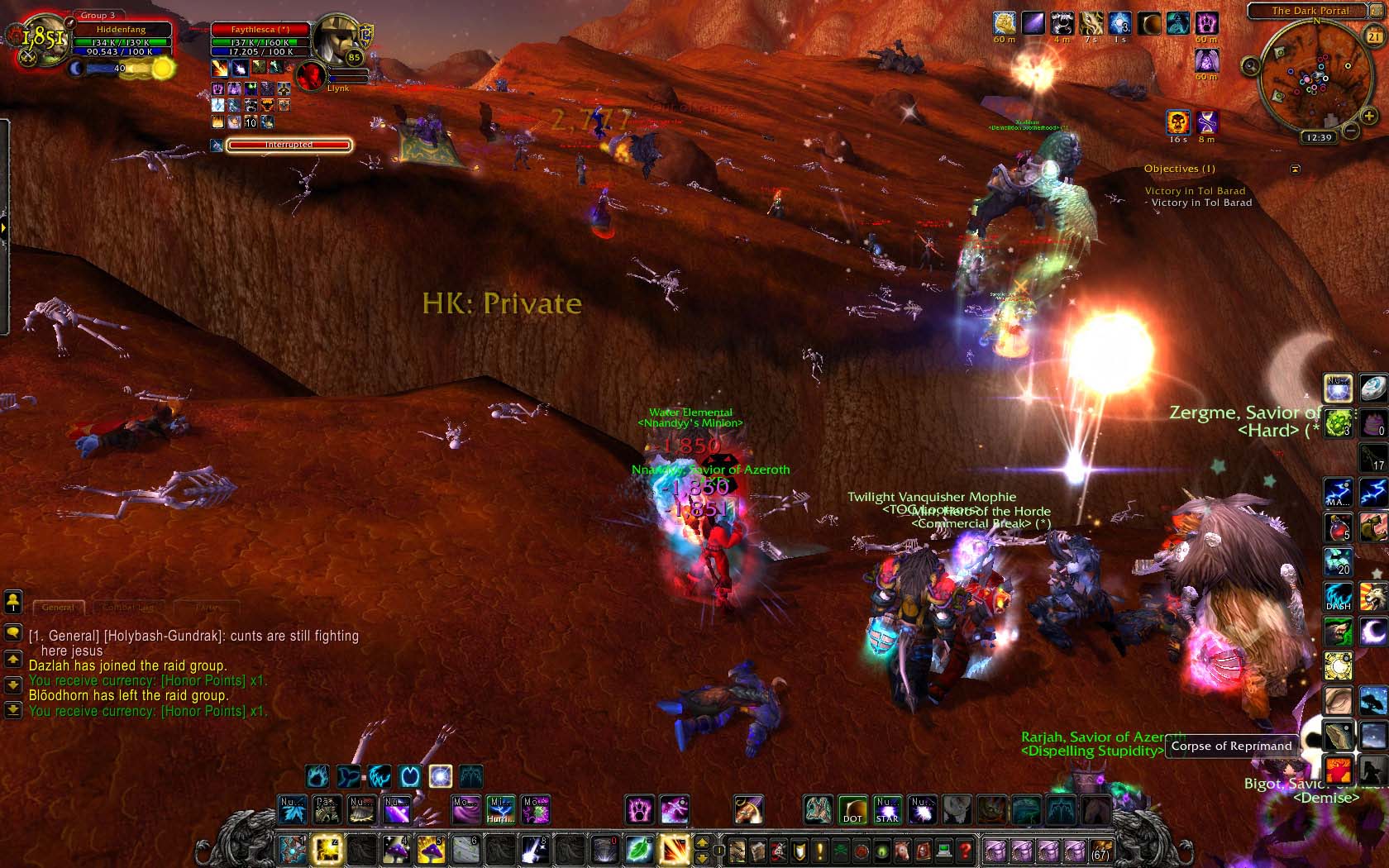
Task: Activate the DASH ability icon
Action: point(1338,596)
